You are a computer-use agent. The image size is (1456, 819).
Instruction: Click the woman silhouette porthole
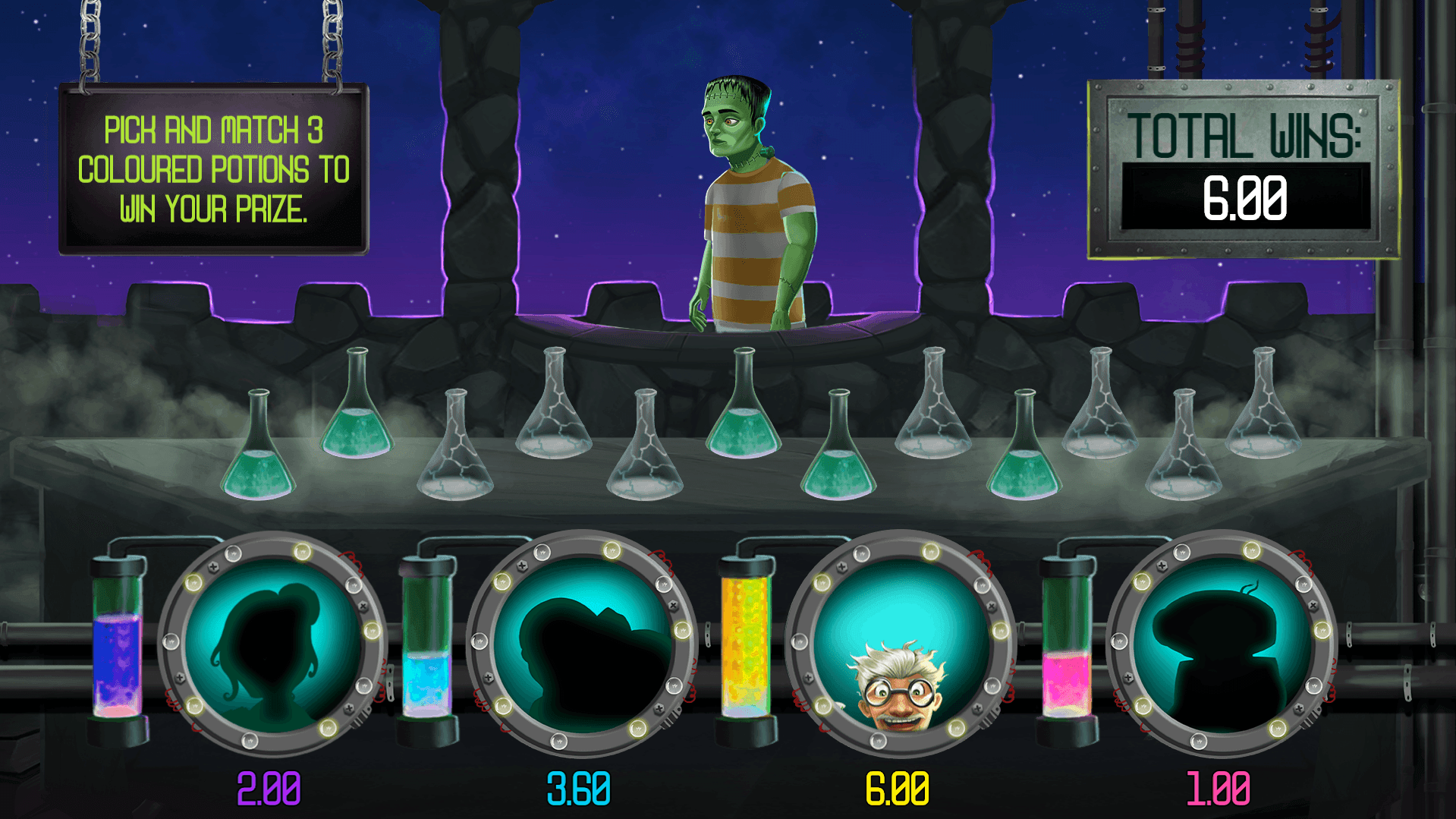pos(272,645)
